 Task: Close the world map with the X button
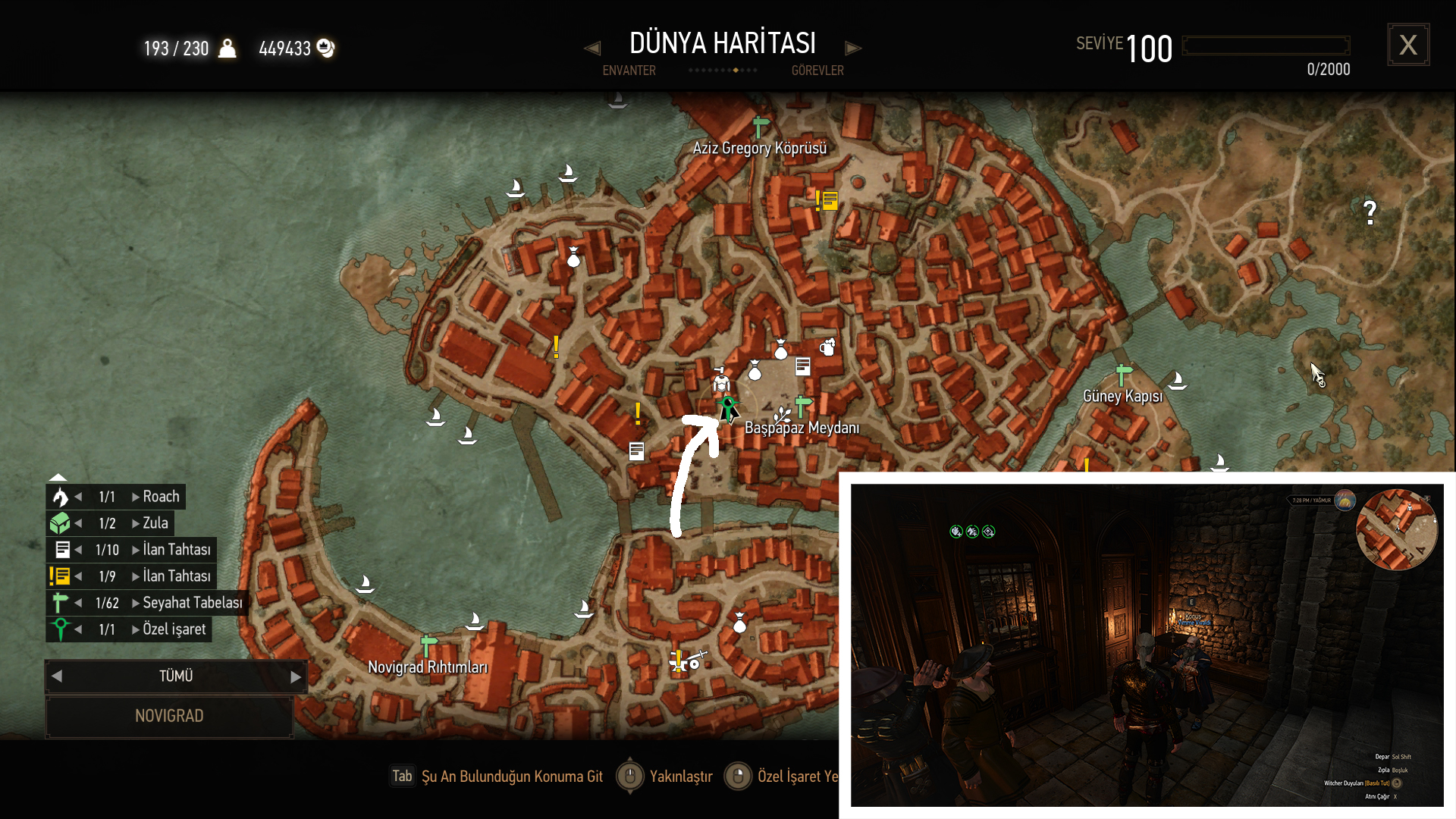click(x=1408, y=45)
